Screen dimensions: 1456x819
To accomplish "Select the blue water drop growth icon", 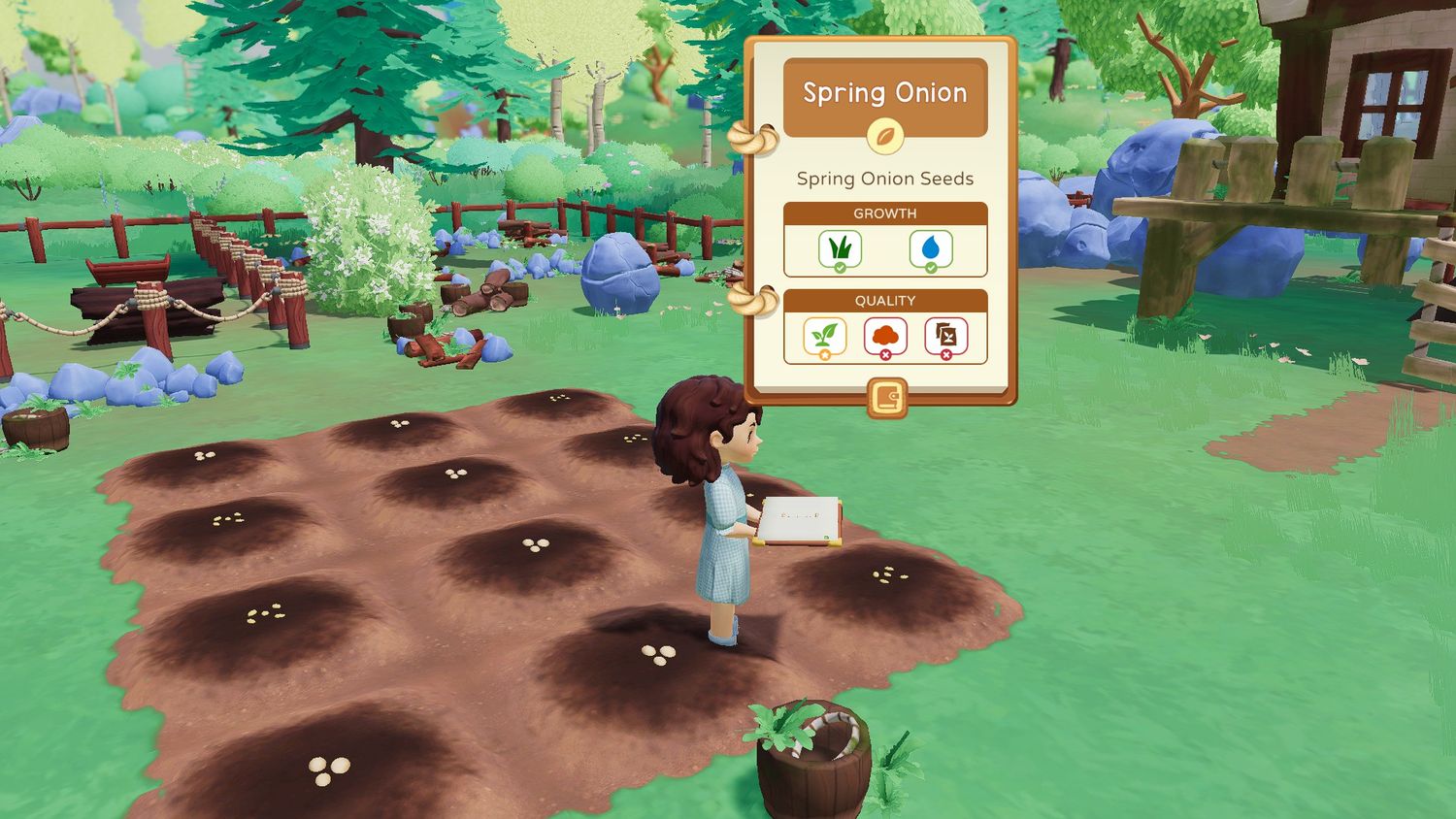I will click(x=931, y=249).
